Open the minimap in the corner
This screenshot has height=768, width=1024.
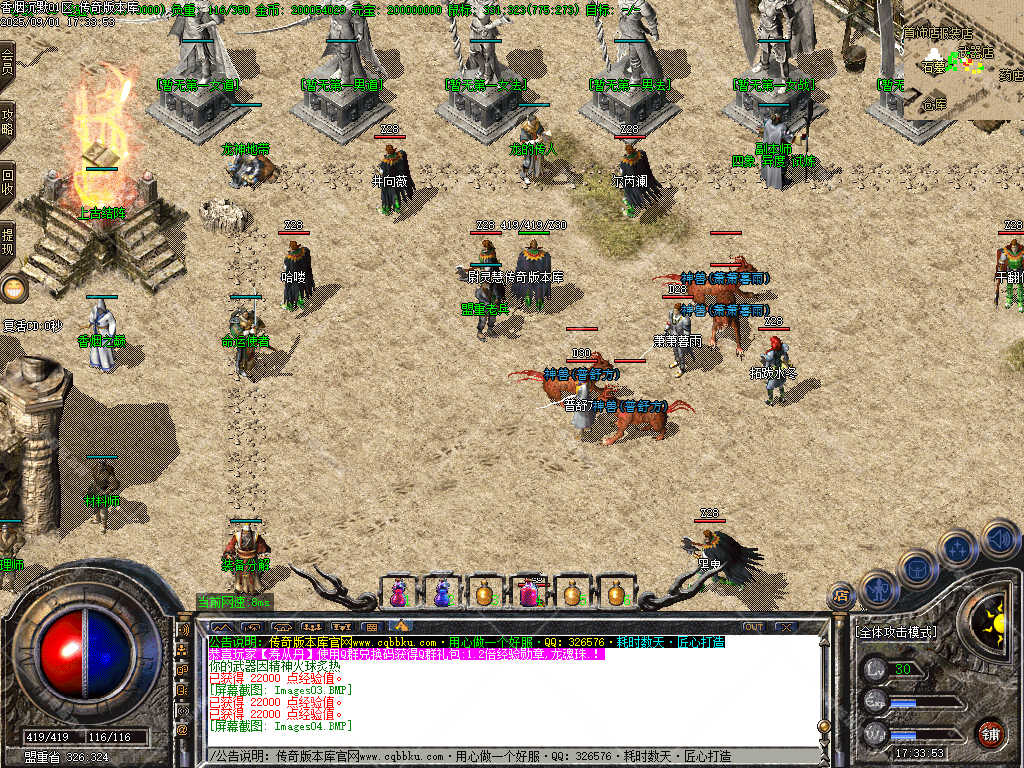(962, 75)
